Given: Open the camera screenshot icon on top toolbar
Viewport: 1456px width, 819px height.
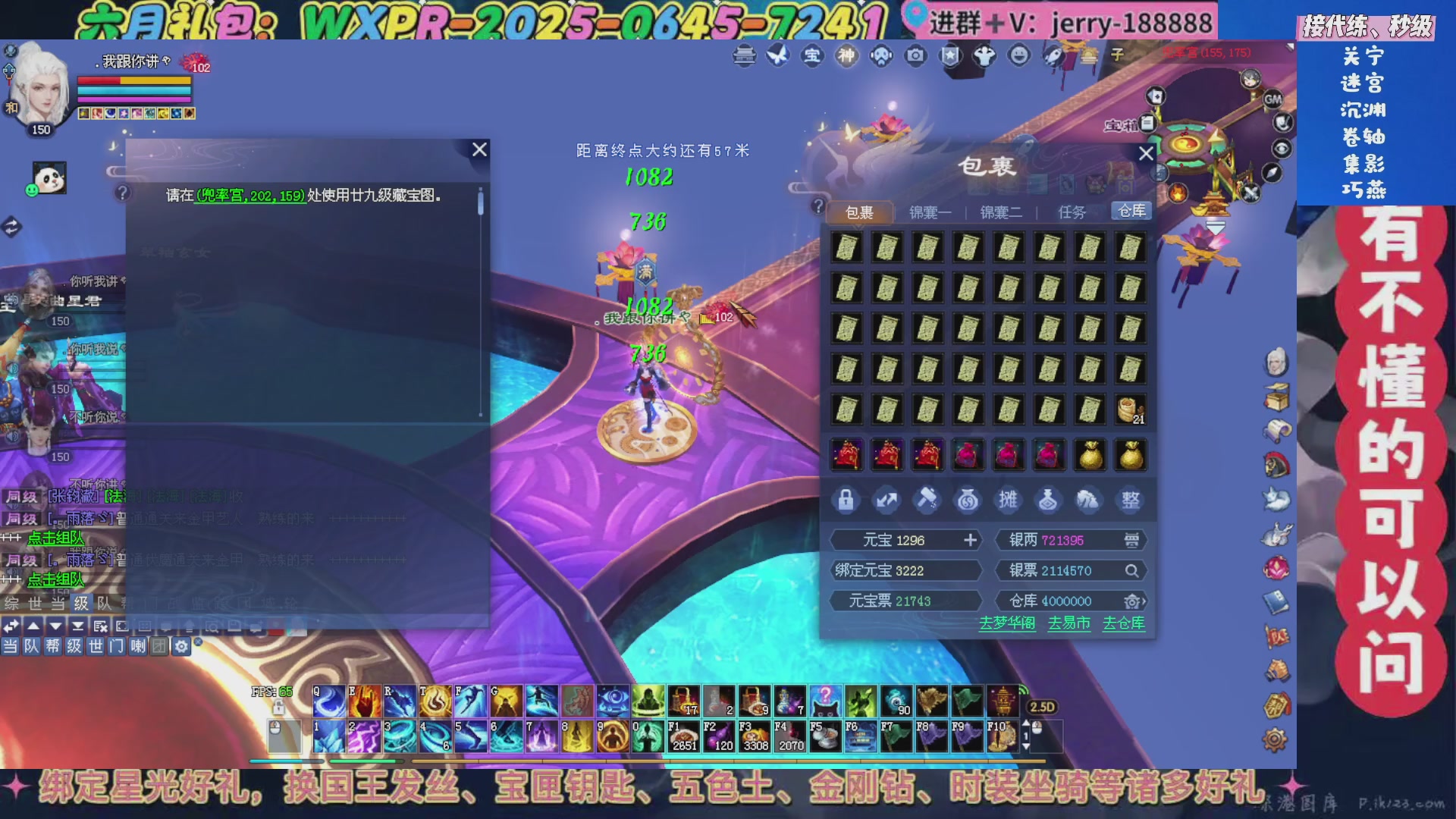Looking at the screenshot, I should [x=916, y=56].
